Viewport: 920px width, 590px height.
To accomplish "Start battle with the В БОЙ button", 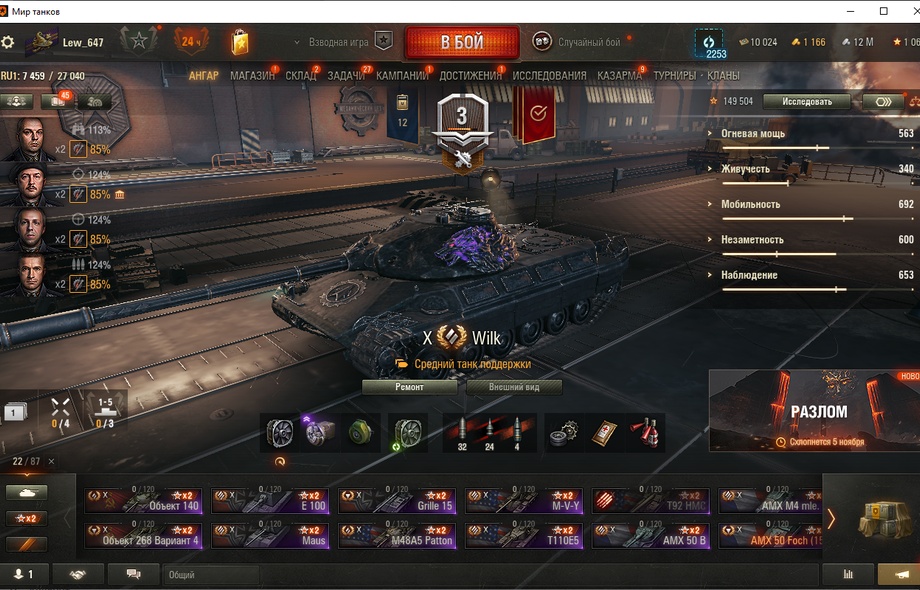I will 461,43.
